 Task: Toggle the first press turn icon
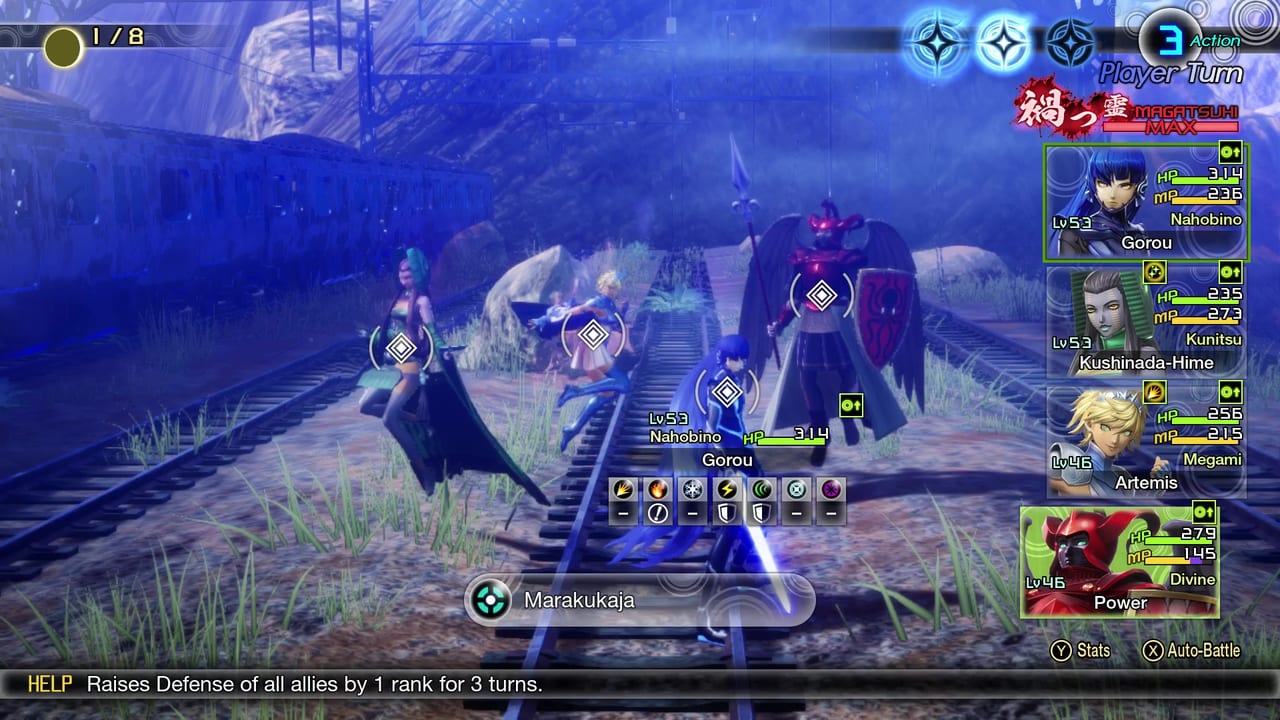[x=935, y=43]
